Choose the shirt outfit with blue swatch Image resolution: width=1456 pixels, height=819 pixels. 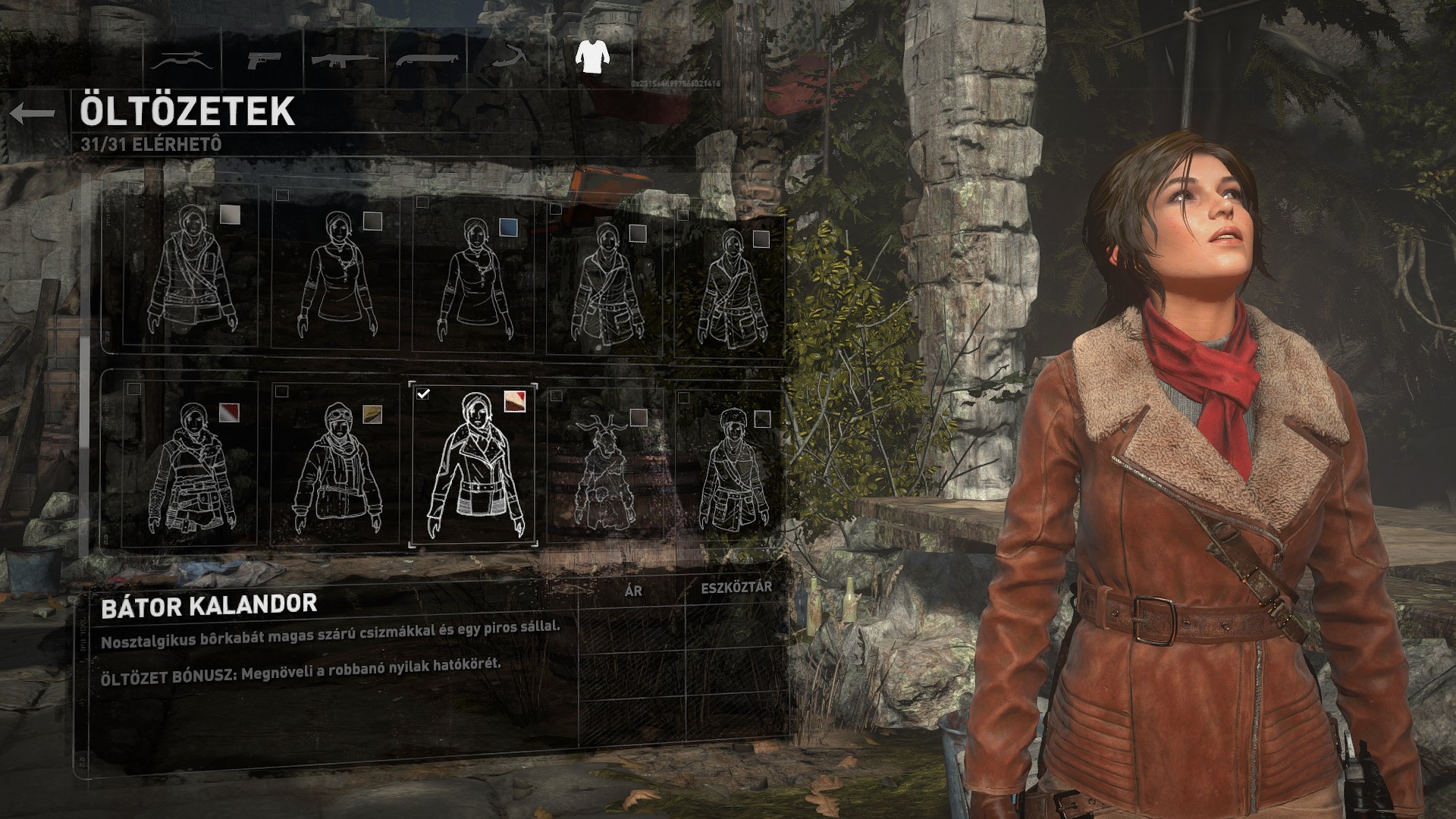point(475,277)
